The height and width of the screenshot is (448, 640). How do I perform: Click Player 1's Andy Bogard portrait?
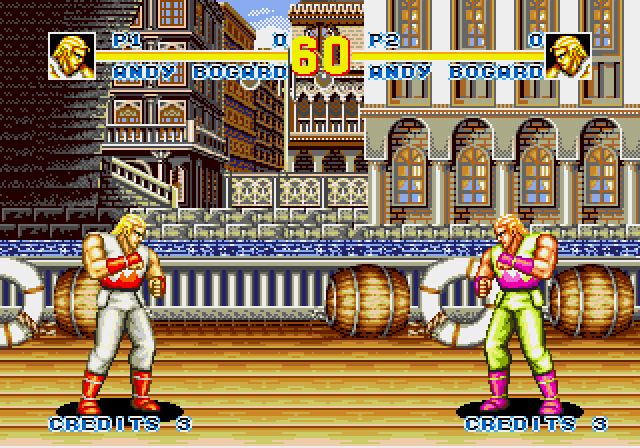pyautogui.click(x=71, y=56)
